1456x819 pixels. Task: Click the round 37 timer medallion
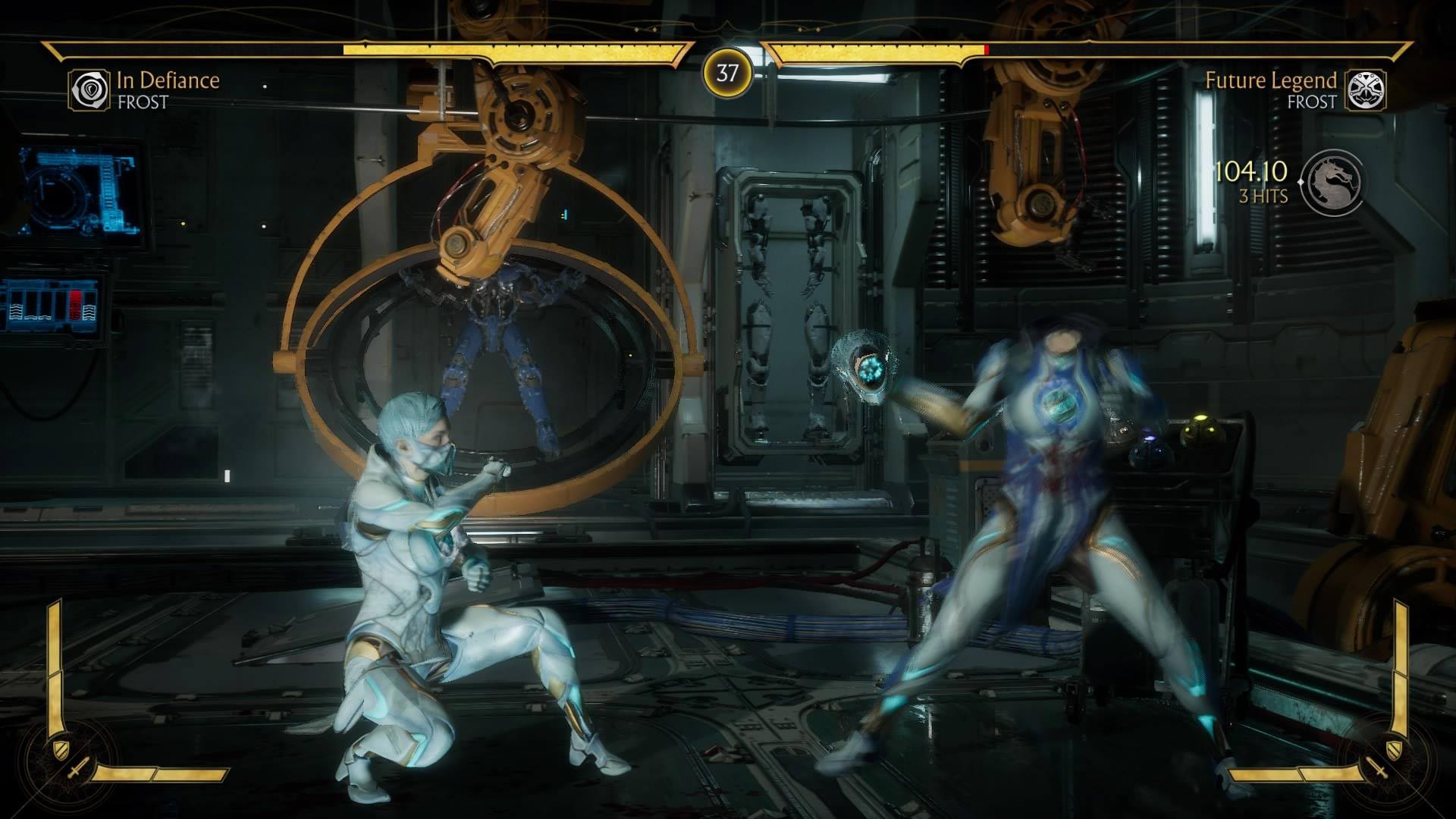coord(727,74)
